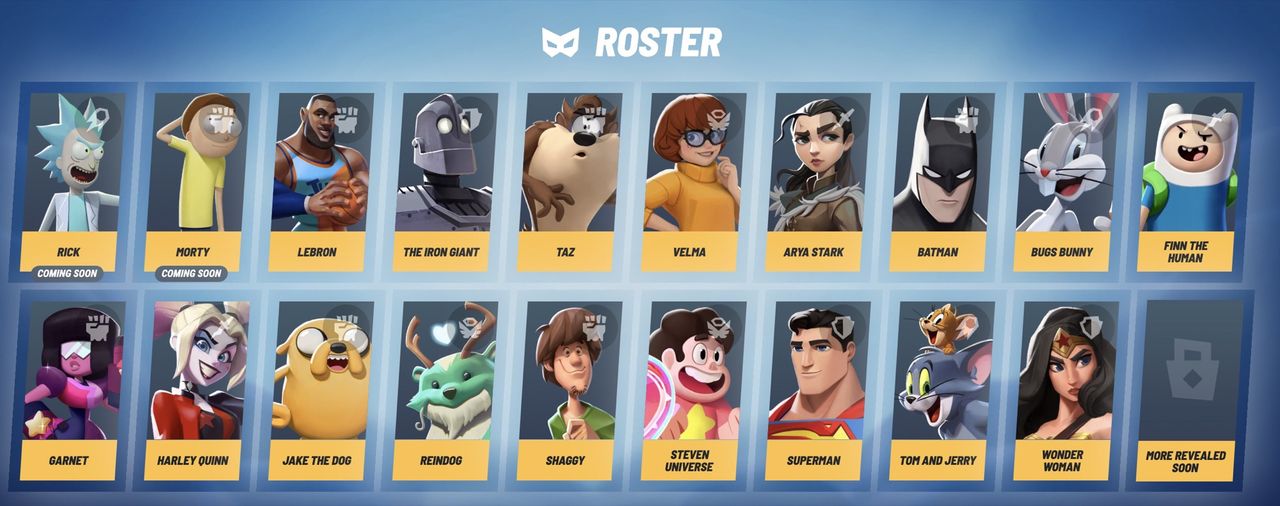Choose Harley Quinn from the roster
This screenshot has height=506, width=1280.
click(x=193, y=388)
